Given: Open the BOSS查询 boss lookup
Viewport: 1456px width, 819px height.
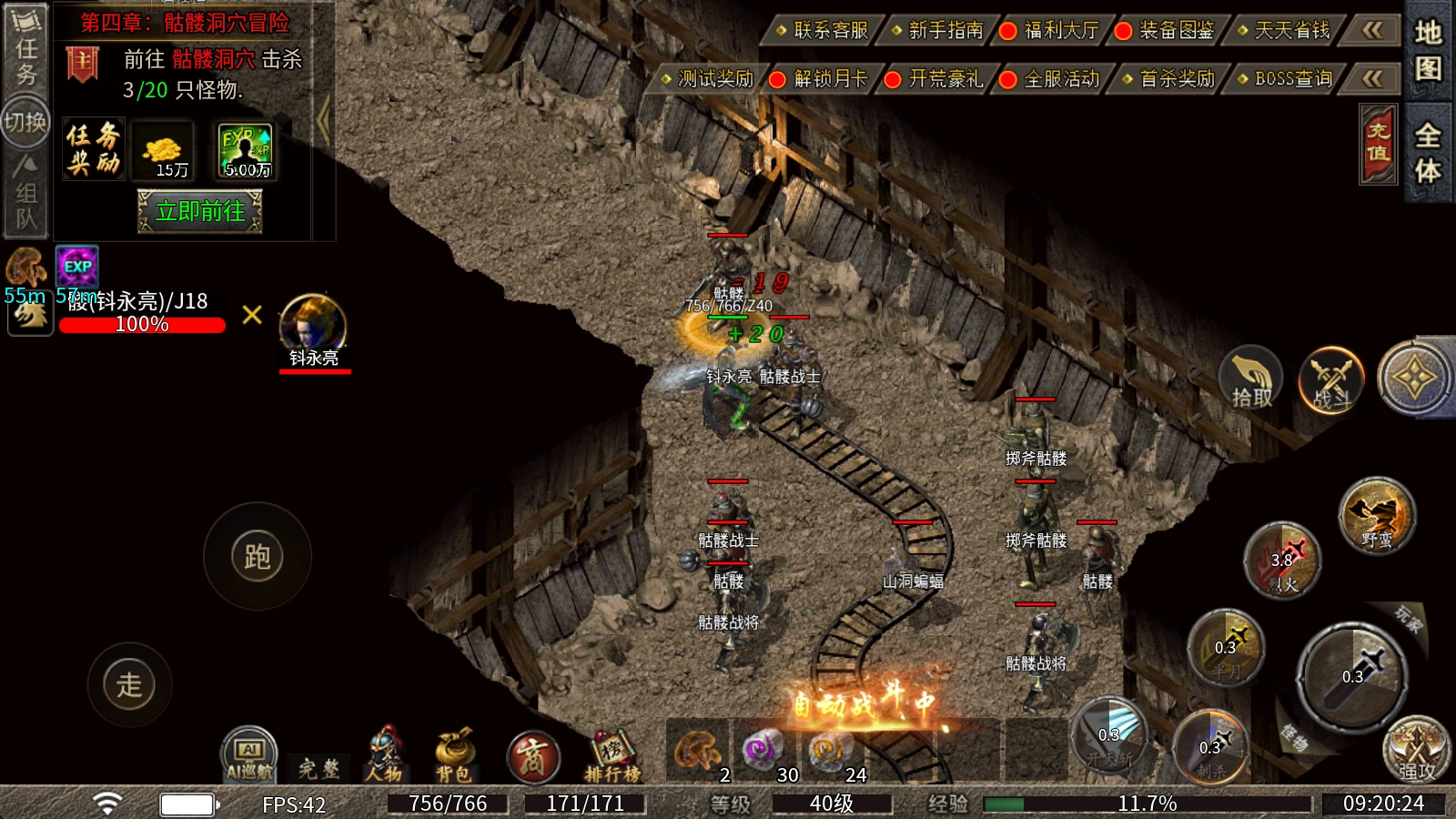Looking at the screenshot, I should (x=1286, y=79).
